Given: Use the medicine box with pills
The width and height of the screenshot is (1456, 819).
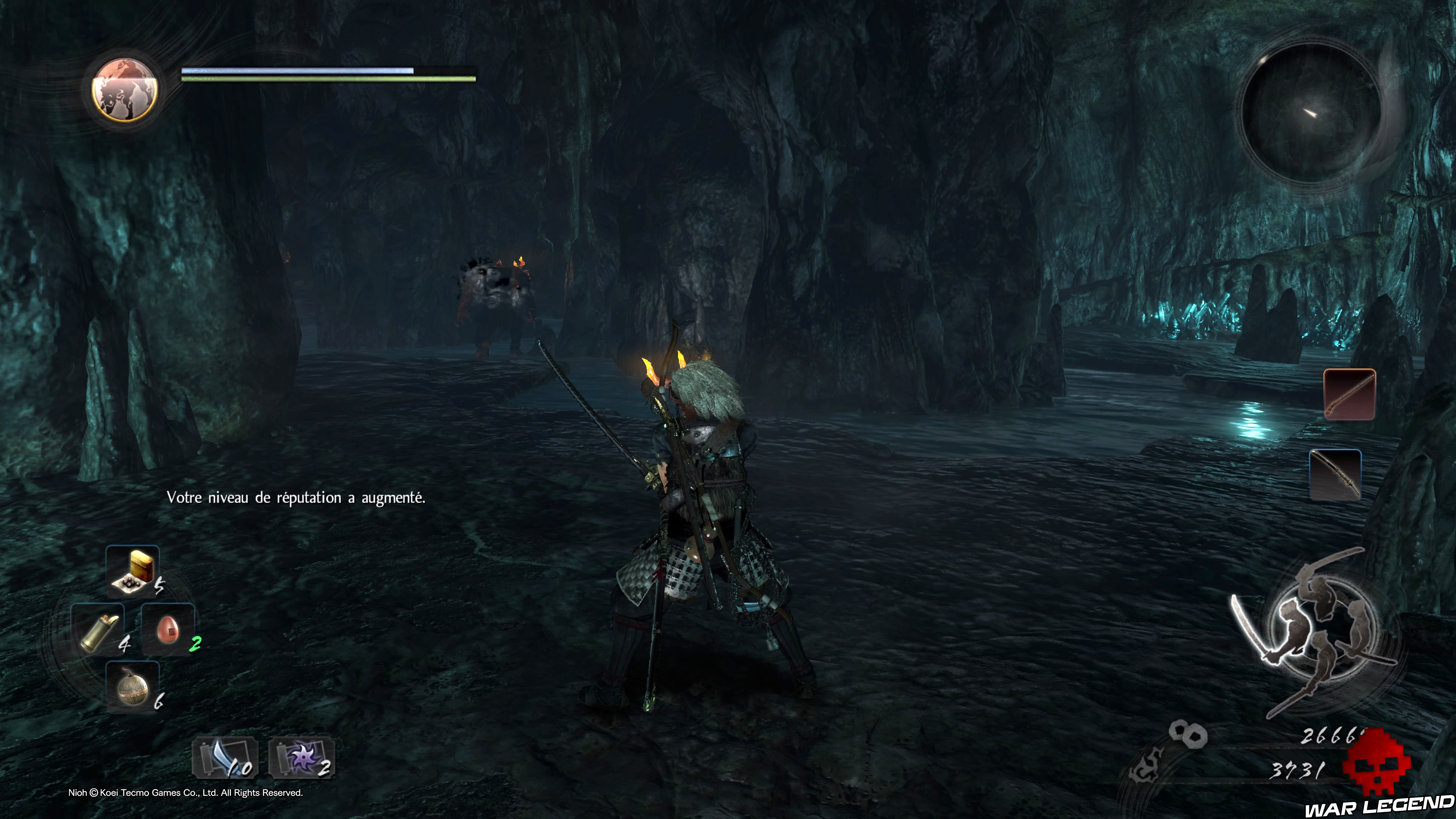Looking at the screenshot, I should [x=133, y=571].
